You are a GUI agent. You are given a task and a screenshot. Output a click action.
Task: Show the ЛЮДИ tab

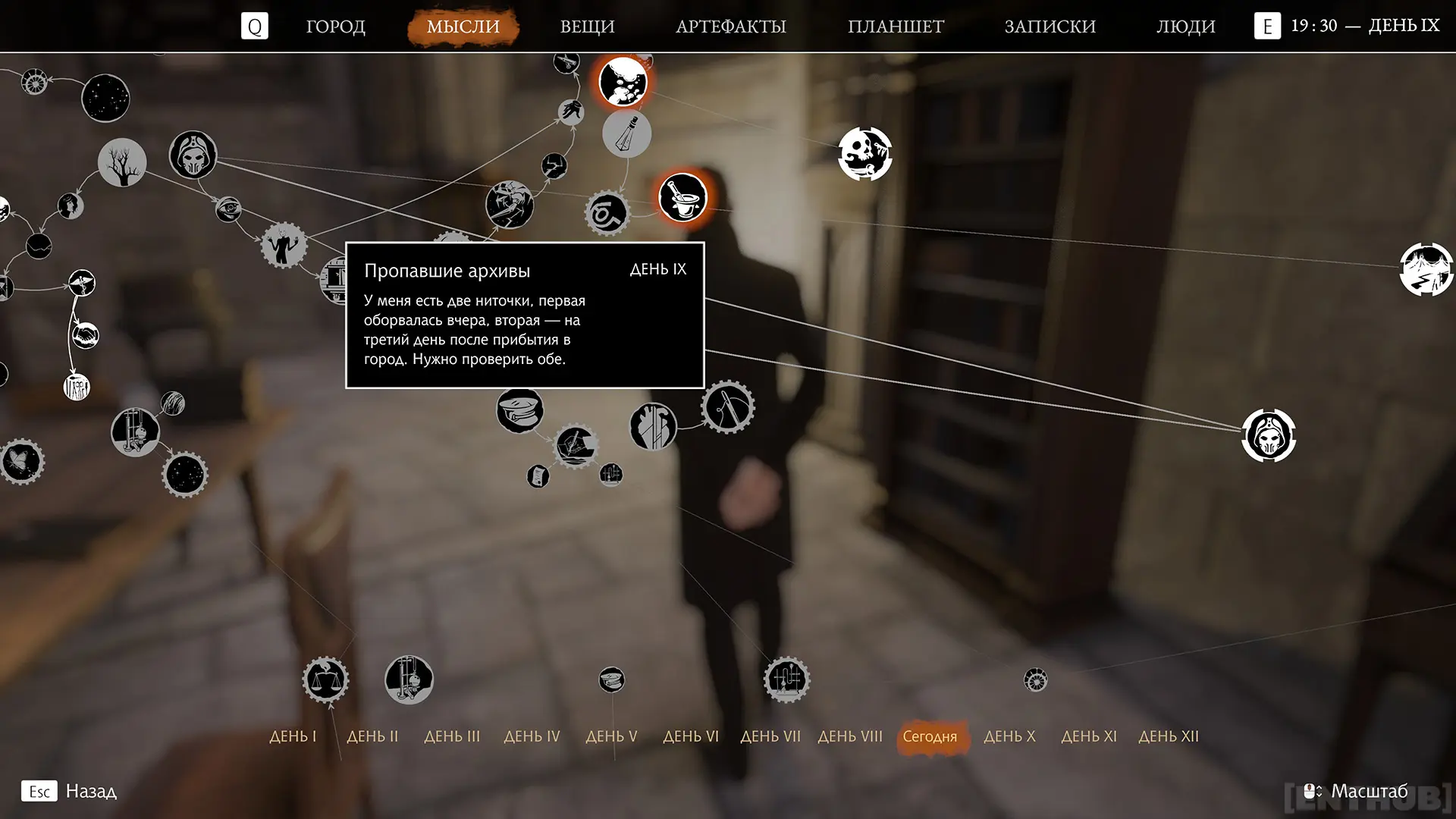click(1185, 27)
